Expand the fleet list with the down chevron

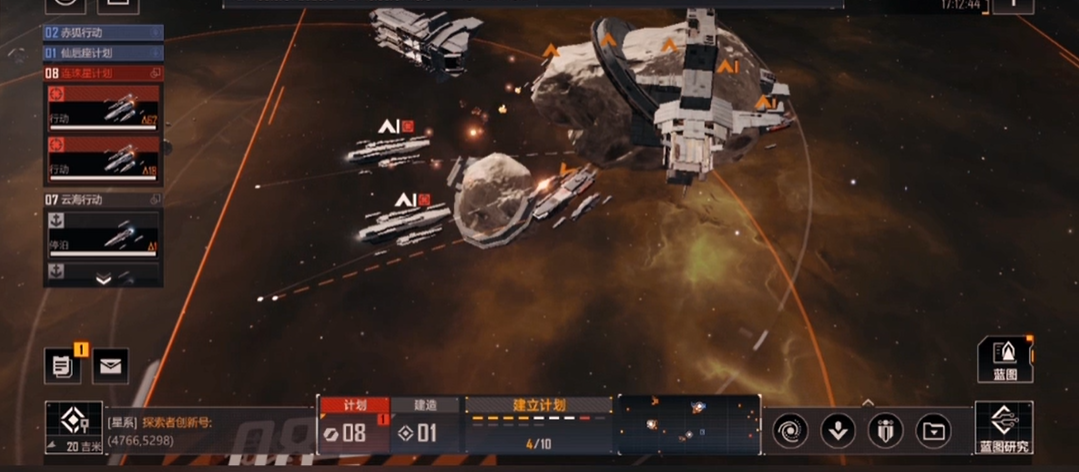coord(103,280)
